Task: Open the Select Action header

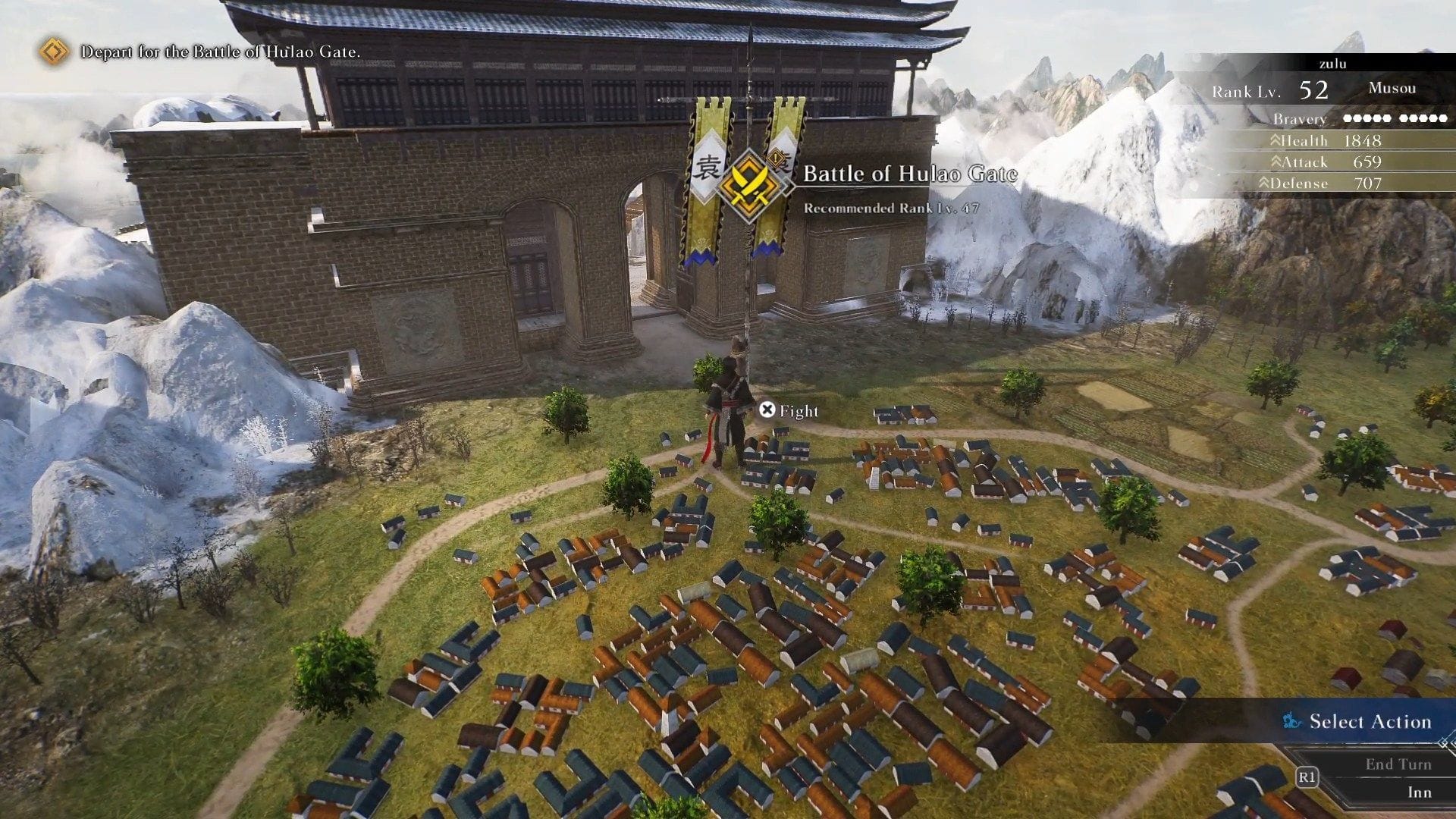Action: [1369, 721]
